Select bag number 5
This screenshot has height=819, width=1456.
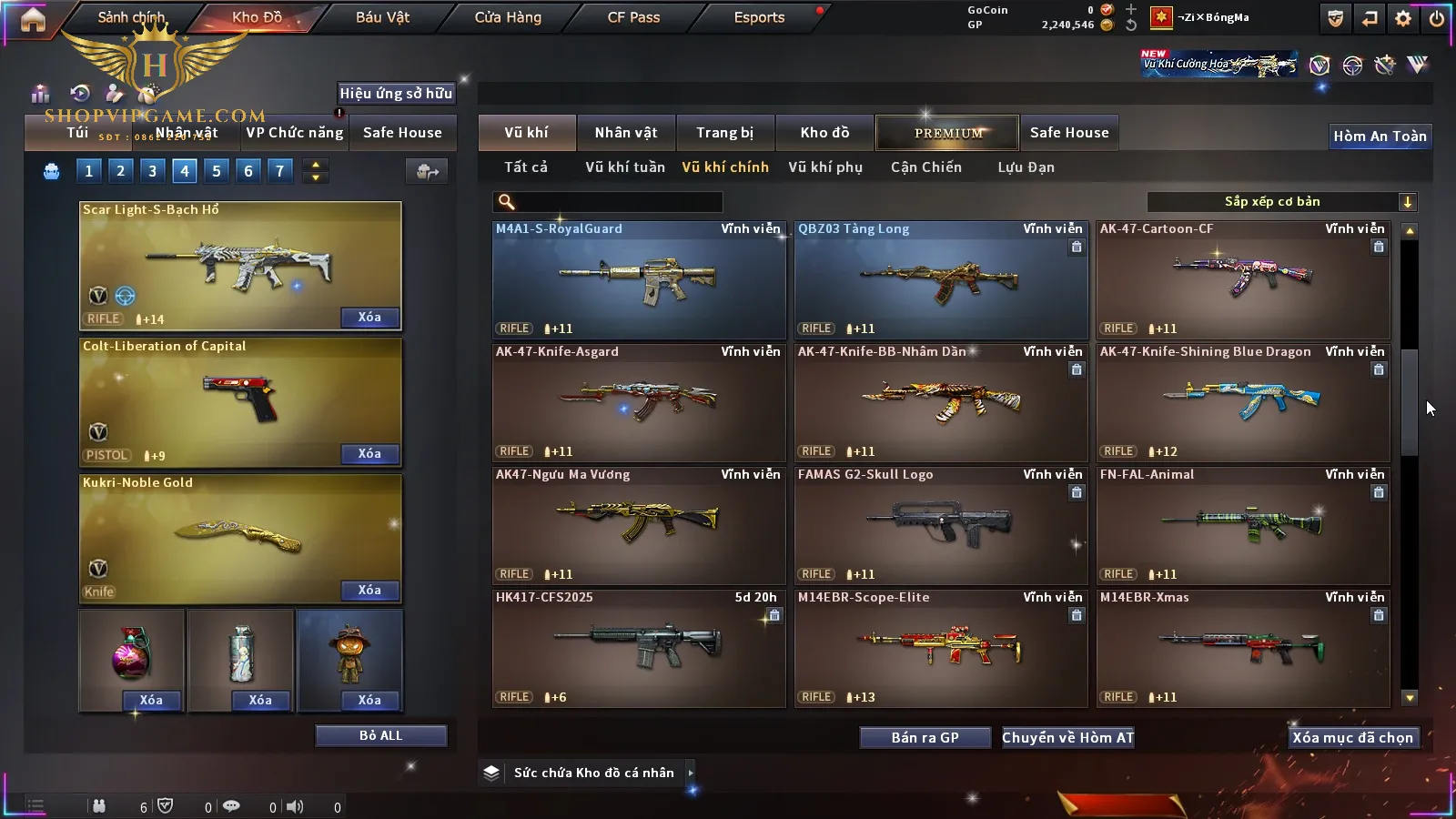[x=217, y=171]
